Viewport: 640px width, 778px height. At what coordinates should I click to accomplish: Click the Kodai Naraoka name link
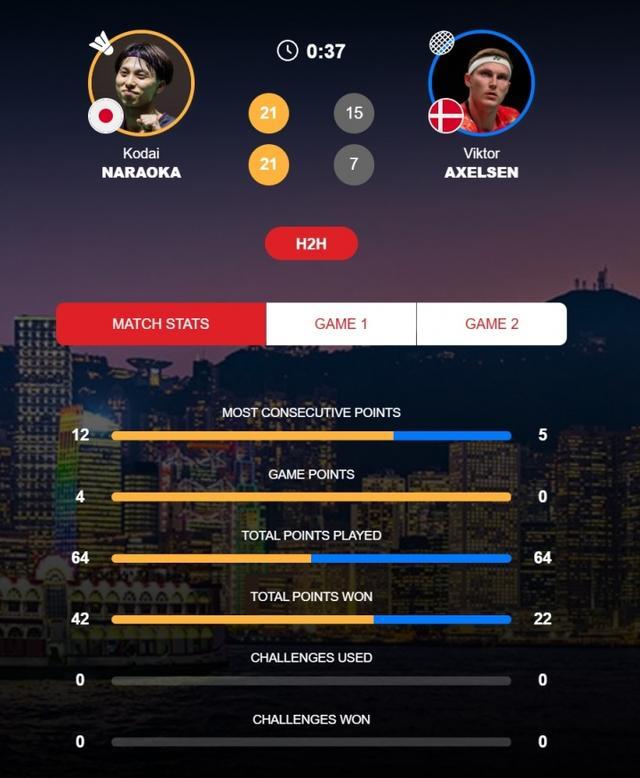point(141,163)
